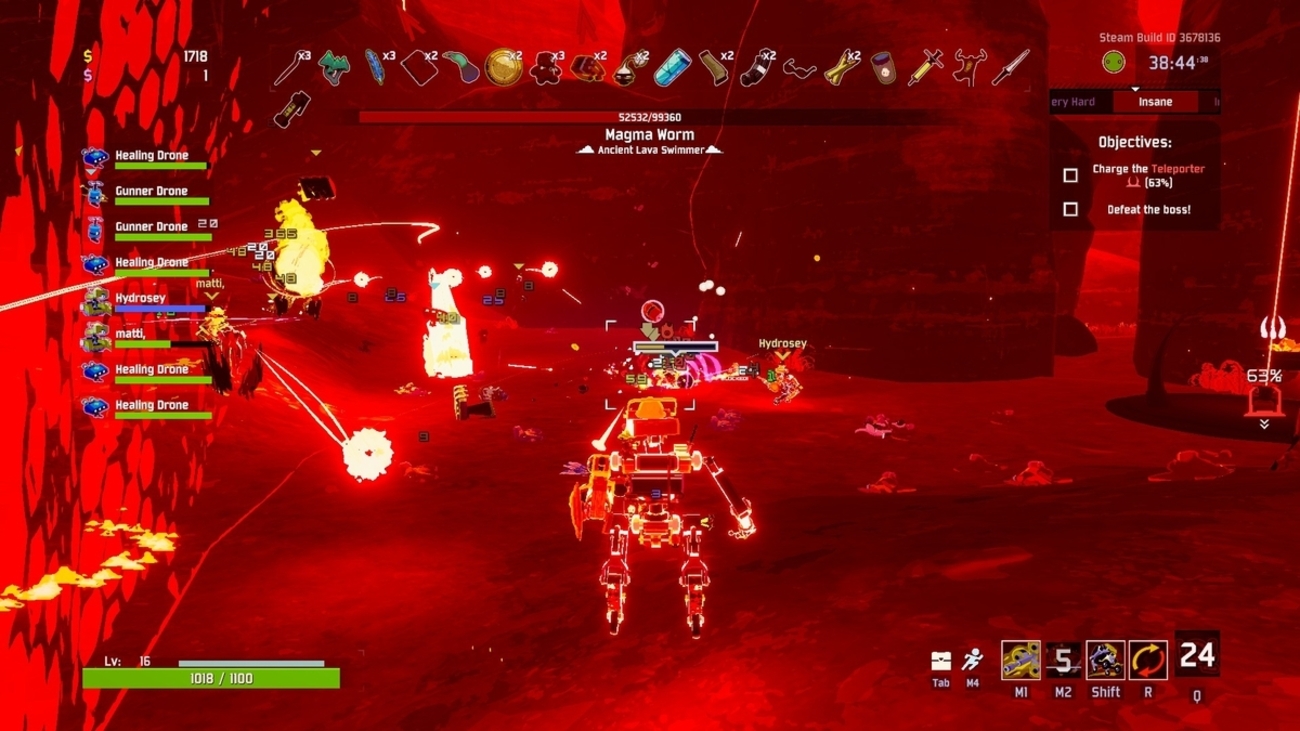The height and width of the screenshot is (731, 1300).
Task: Activate the nailgun primary skill icon
Action: coord(1020,660)
